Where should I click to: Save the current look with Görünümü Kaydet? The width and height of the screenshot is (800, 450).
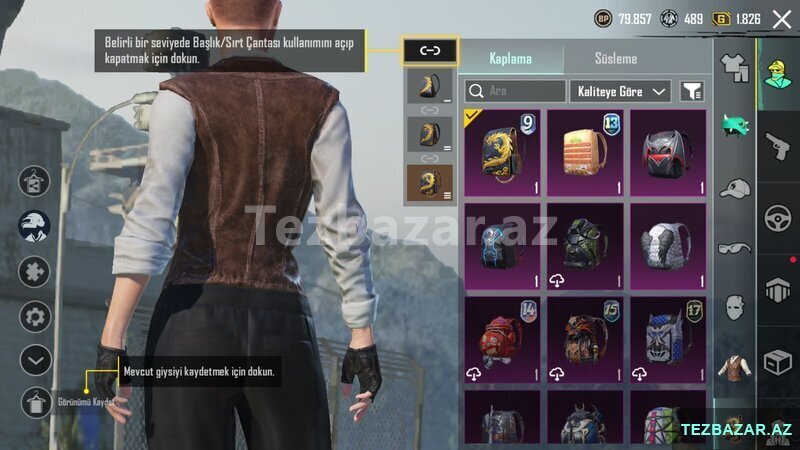tap(37, 401)
